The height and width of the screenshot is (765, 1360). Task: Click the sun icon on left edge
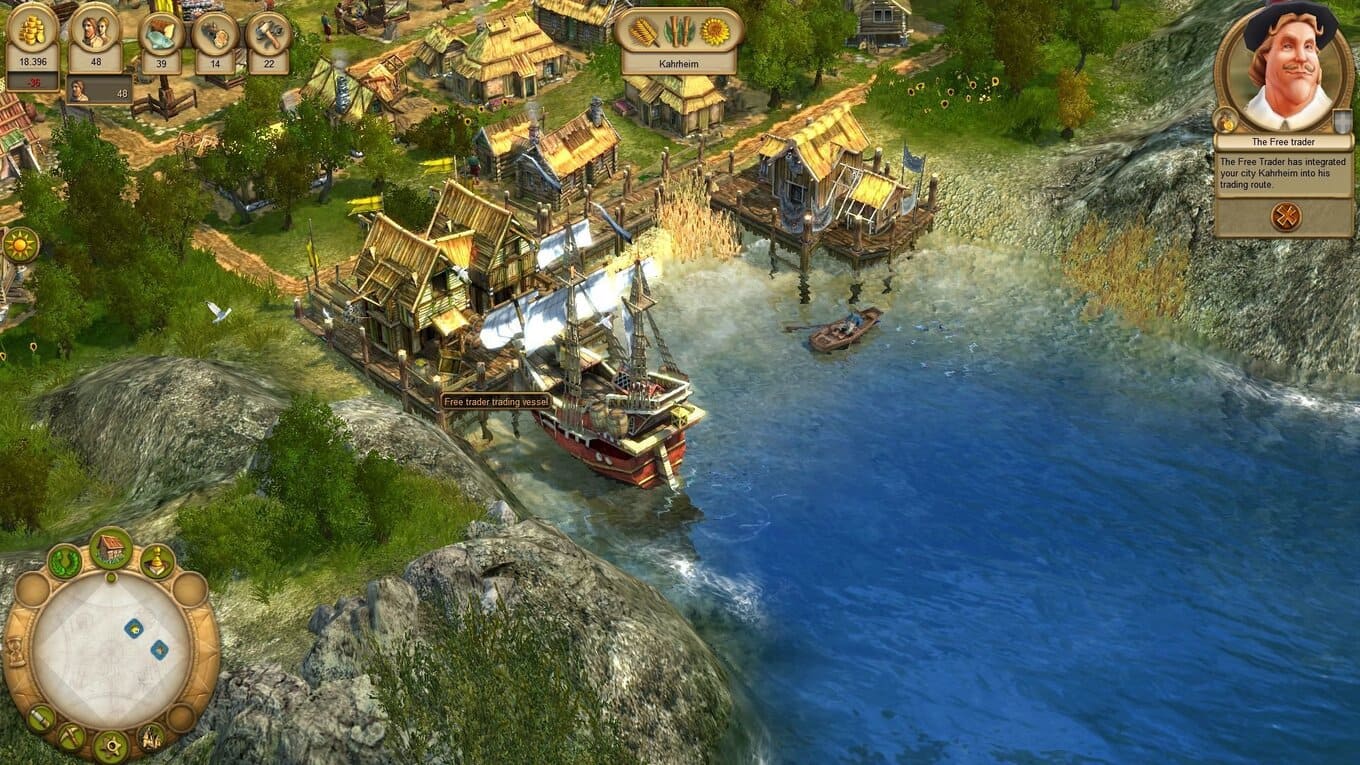pos(19,245)
